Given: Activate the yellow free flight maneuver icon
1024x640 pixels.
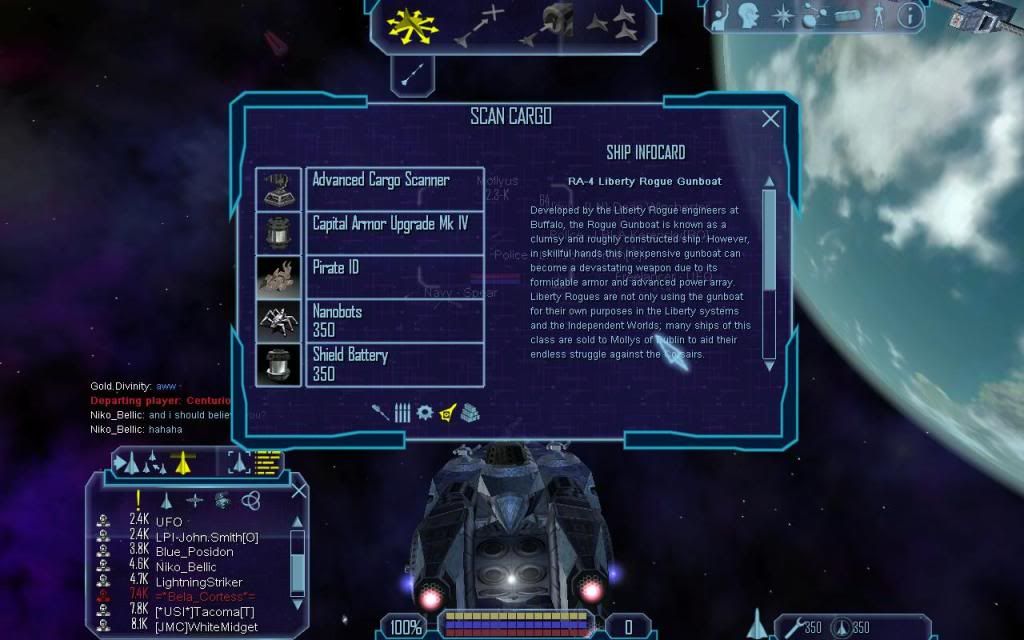Looking at the screenshot, I should click(407, 27).
